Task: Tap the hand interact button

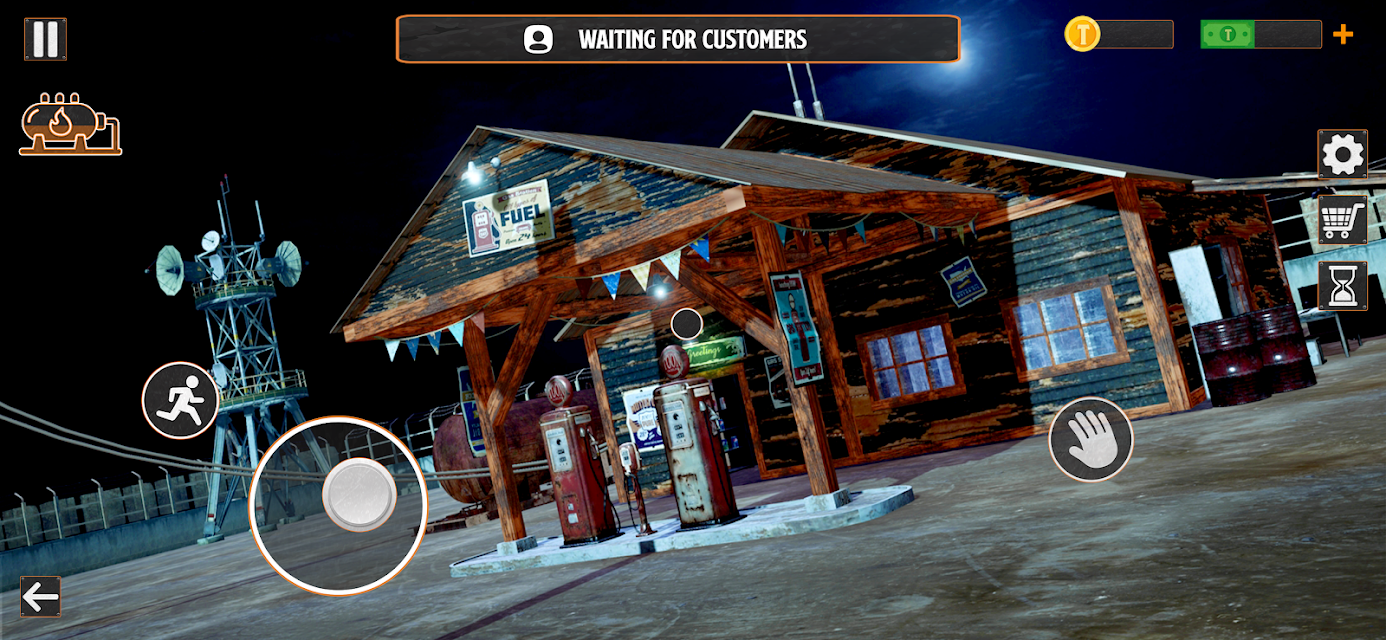Action: 1090,439
